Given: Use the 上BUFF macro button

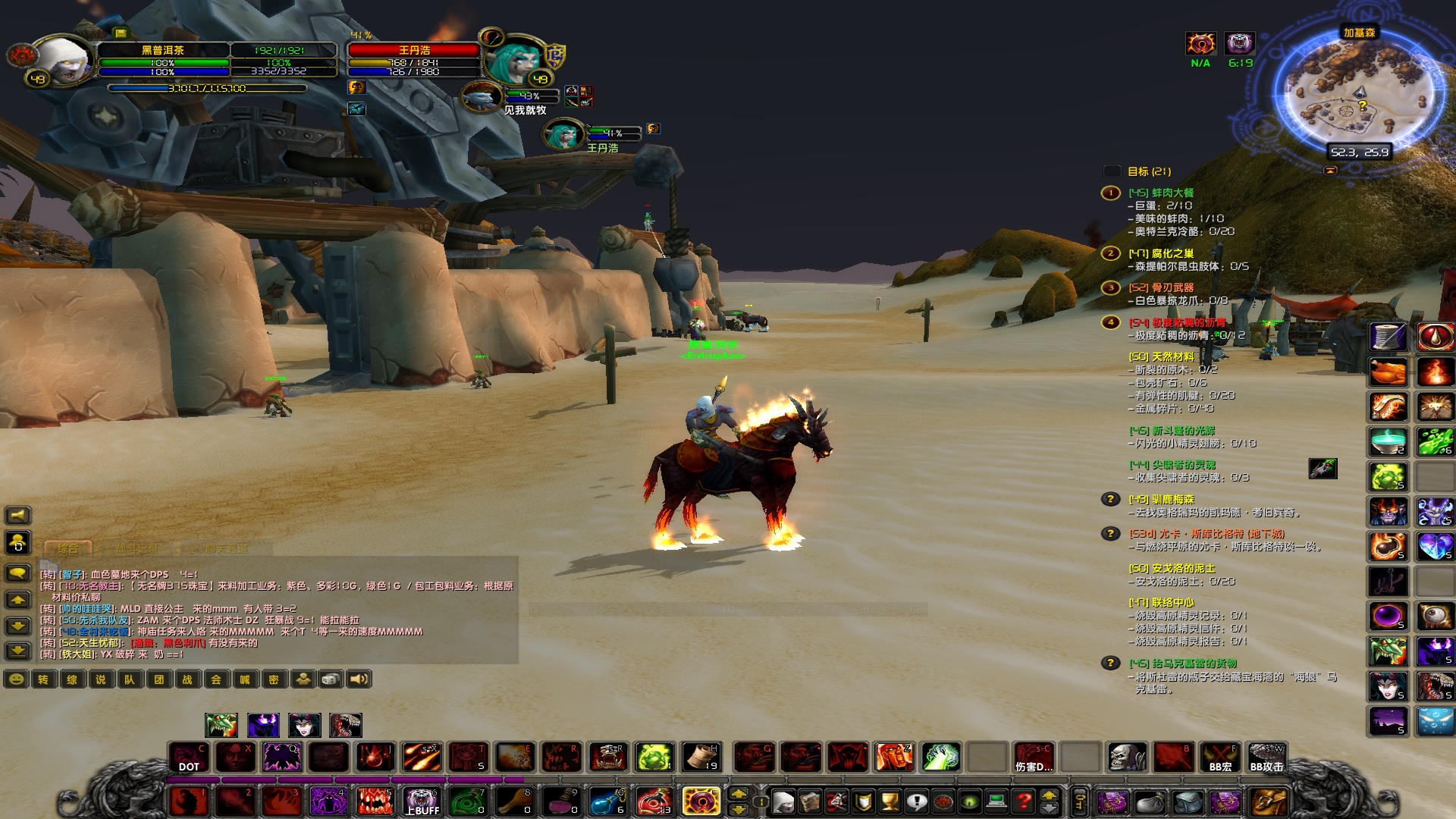Looking at the screenshot, I should [x=422, y=802].
